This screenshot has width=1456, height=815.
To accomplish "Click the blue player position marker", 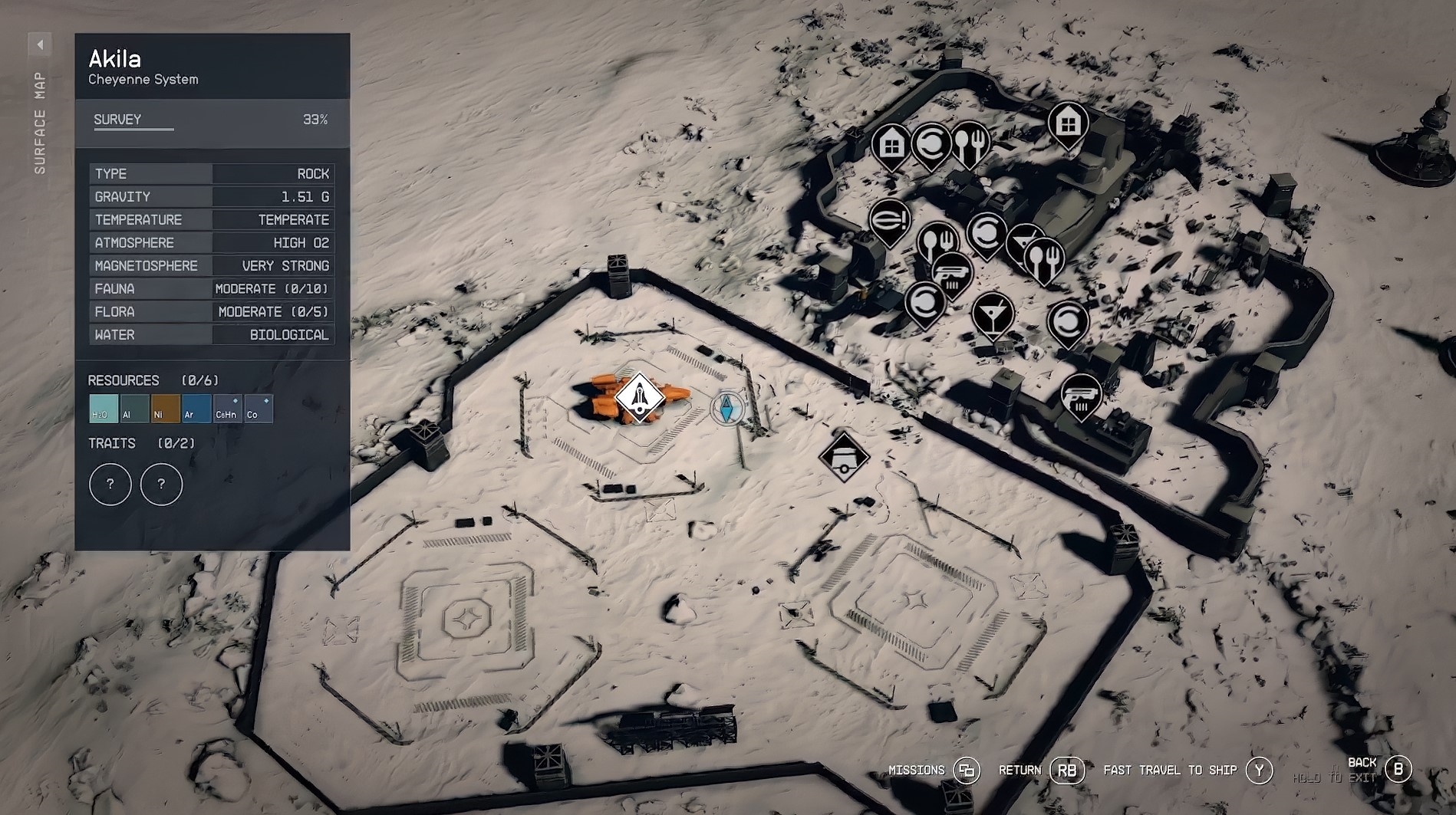I will click(x=726, y=407).
